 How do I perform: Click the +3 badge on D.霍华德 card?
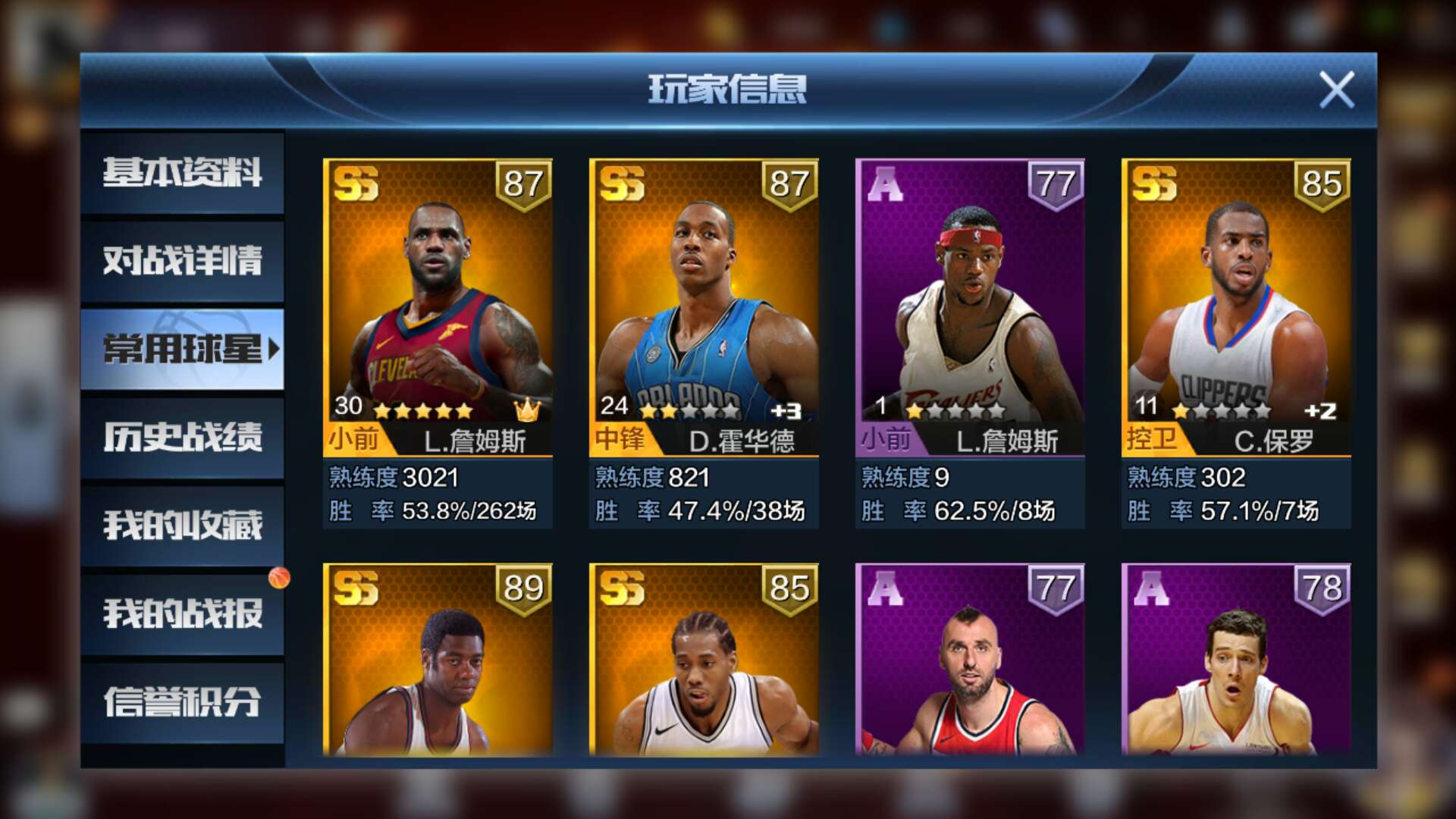786,412
